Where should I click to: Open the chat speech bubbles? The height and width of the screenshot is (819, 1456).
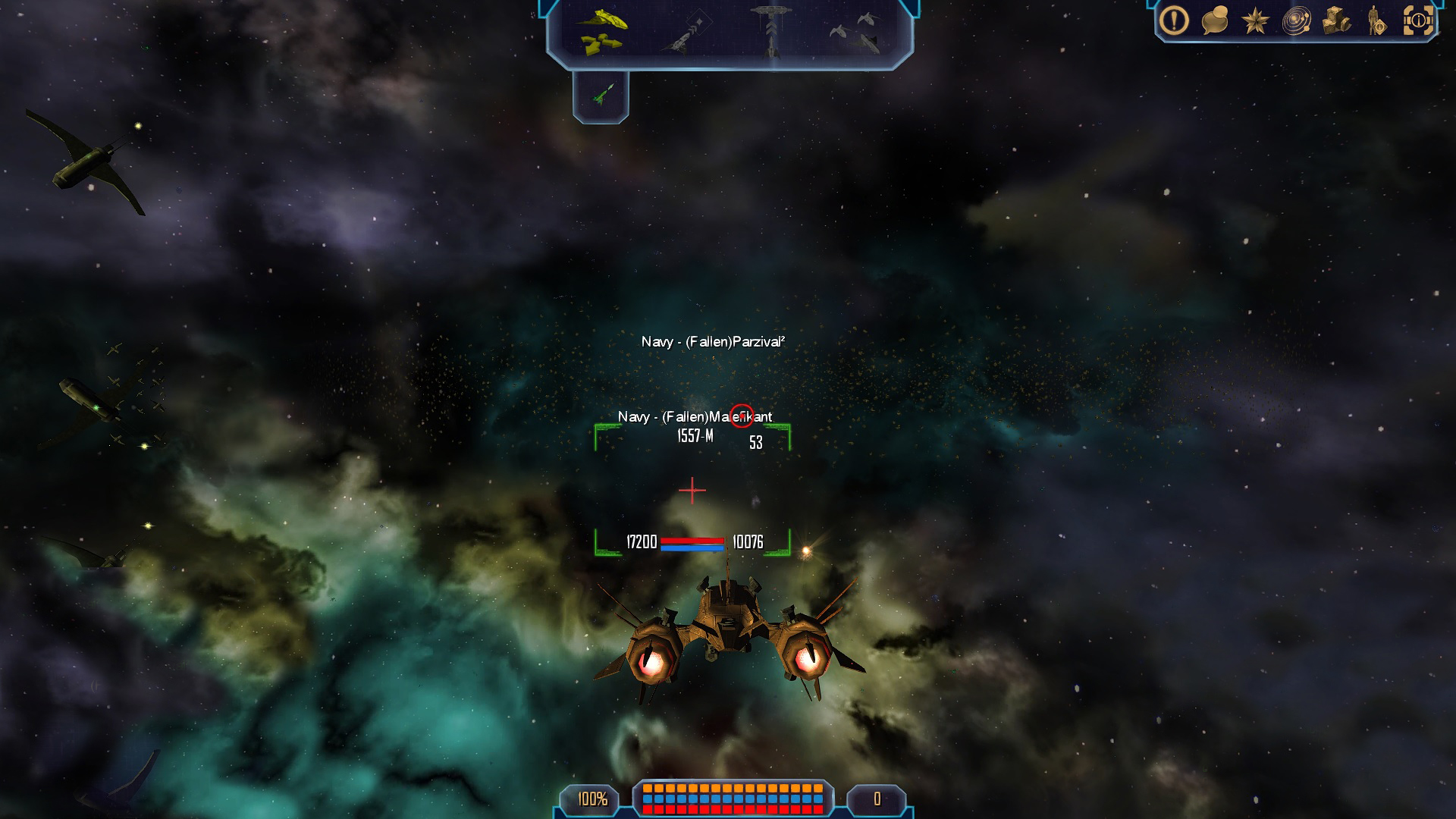[x=1214, y=21]
